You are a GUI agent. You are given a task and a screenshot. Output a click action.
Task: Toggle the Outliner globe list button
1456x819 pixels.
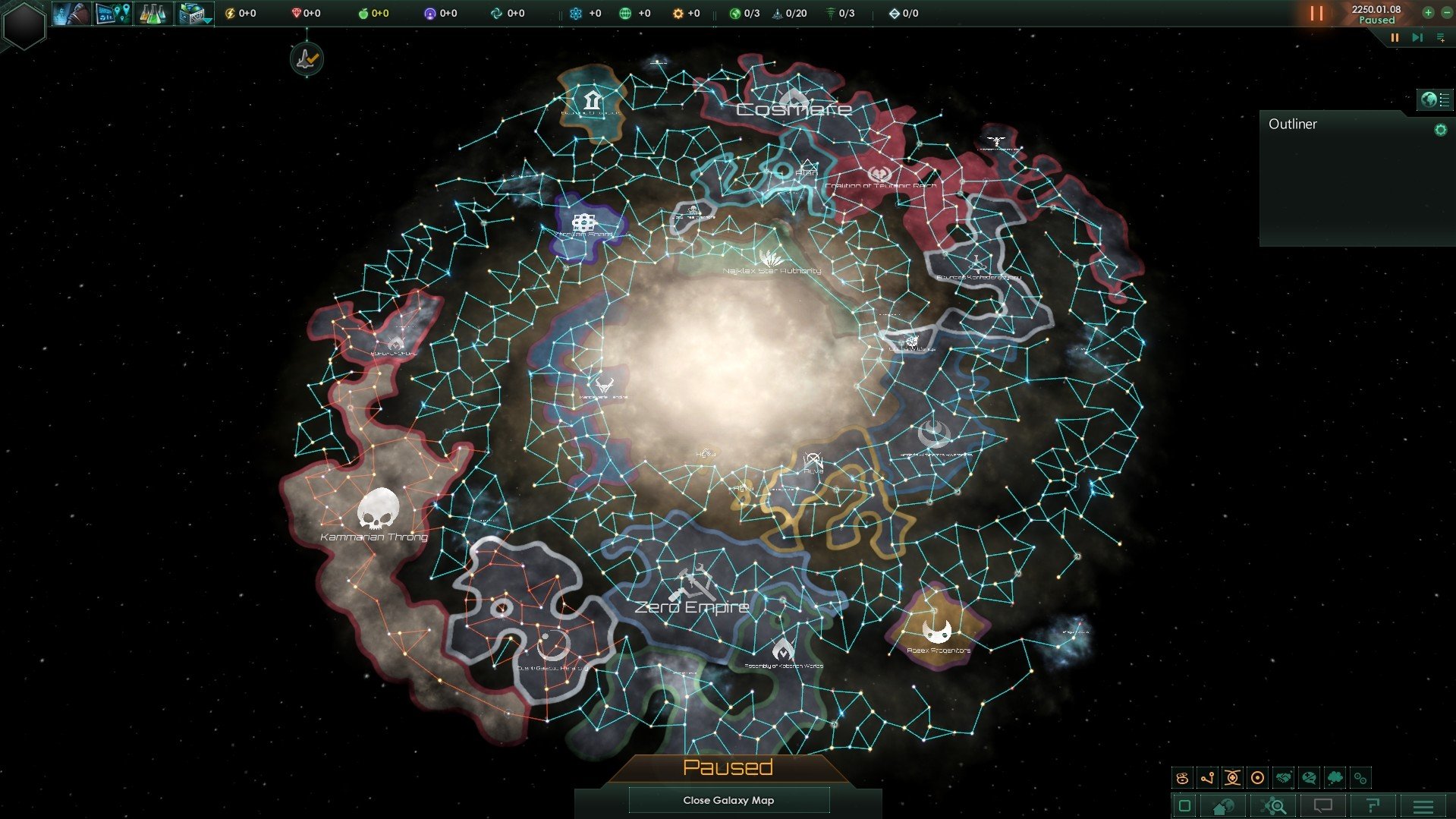(1436, 99)
